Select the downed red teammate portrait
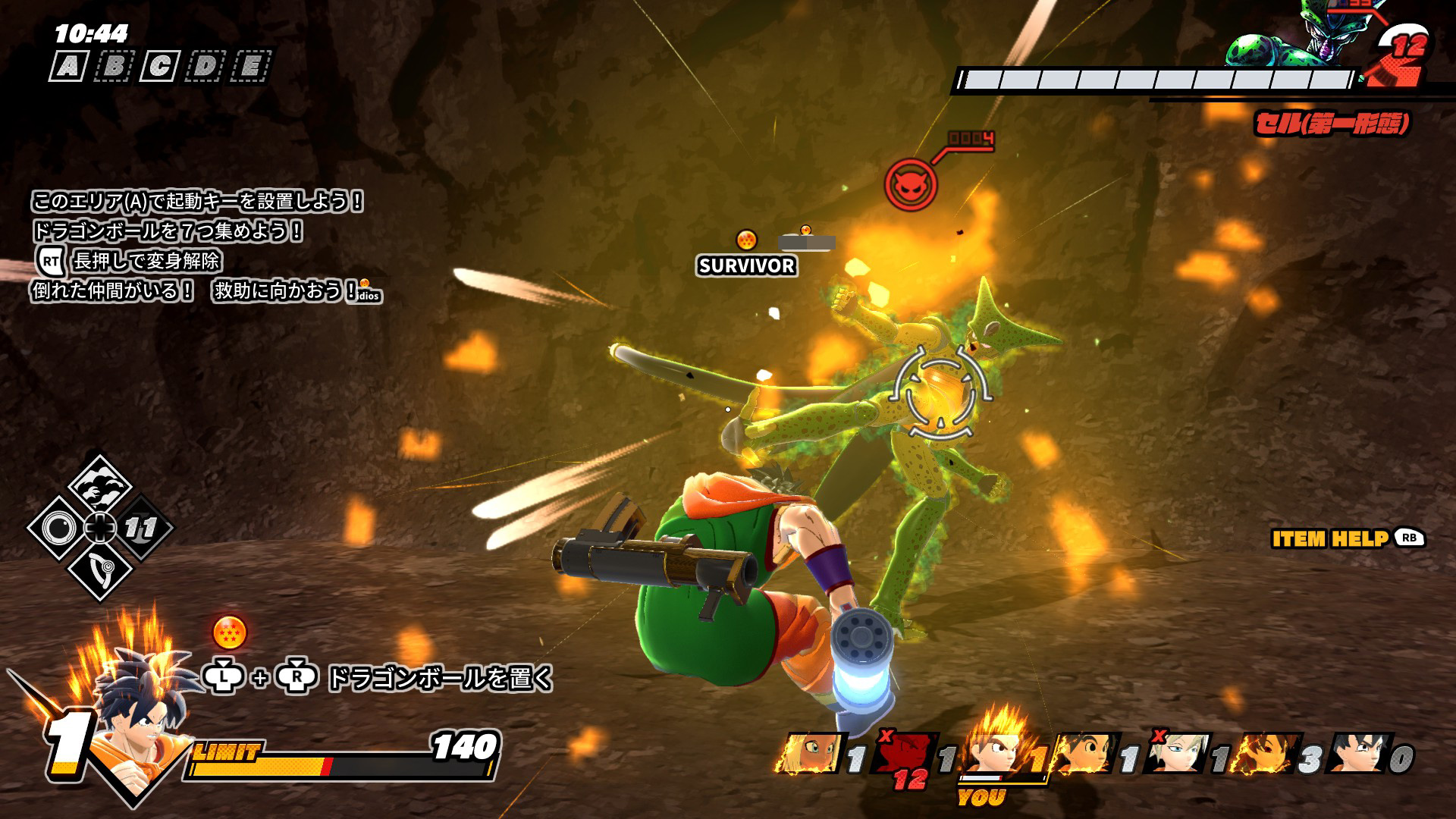This screenshot has height=819, width=1456. (905, 755)
